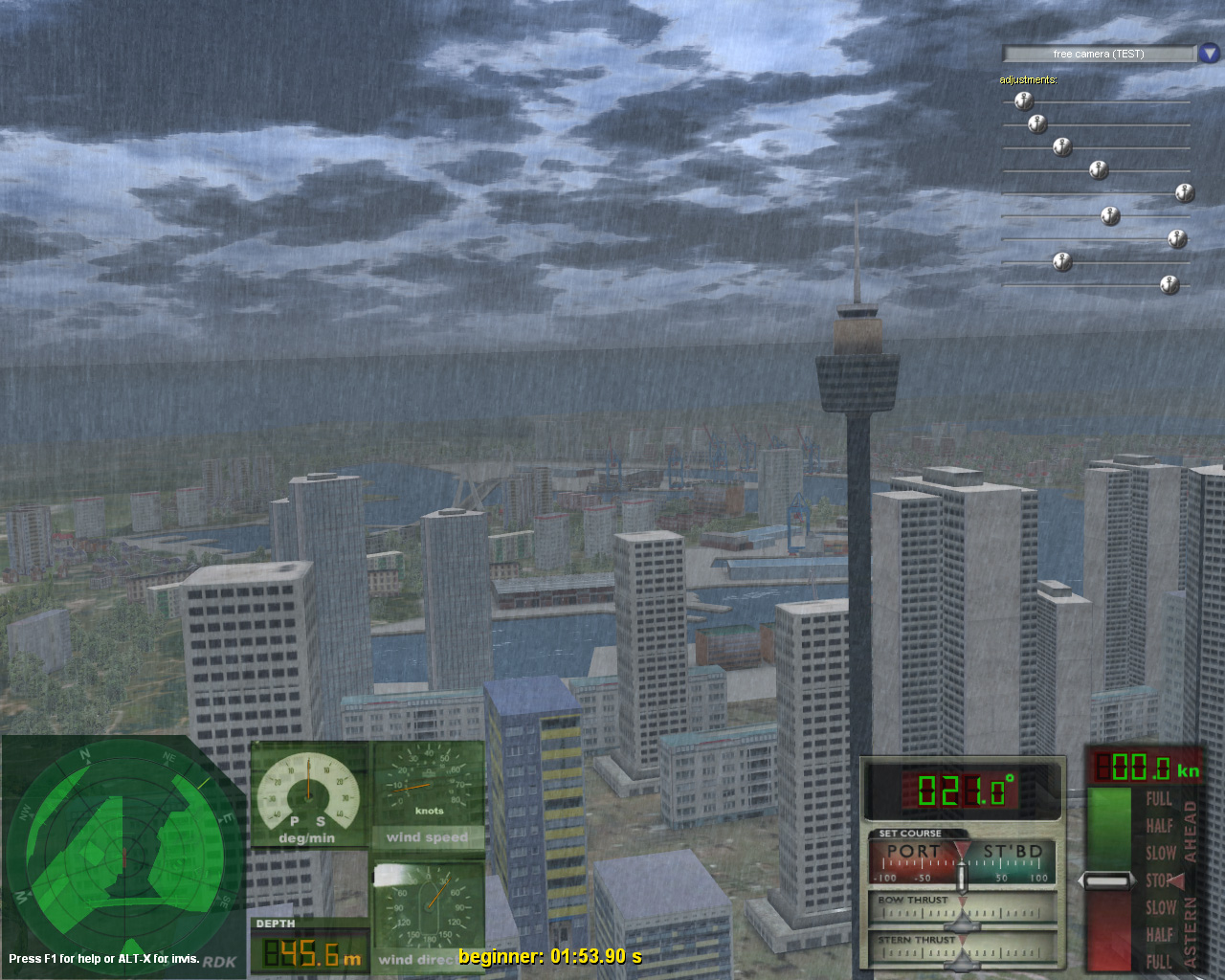
Task: Grab the white engine telegraph lever
Action: [x=1108, y=879]
